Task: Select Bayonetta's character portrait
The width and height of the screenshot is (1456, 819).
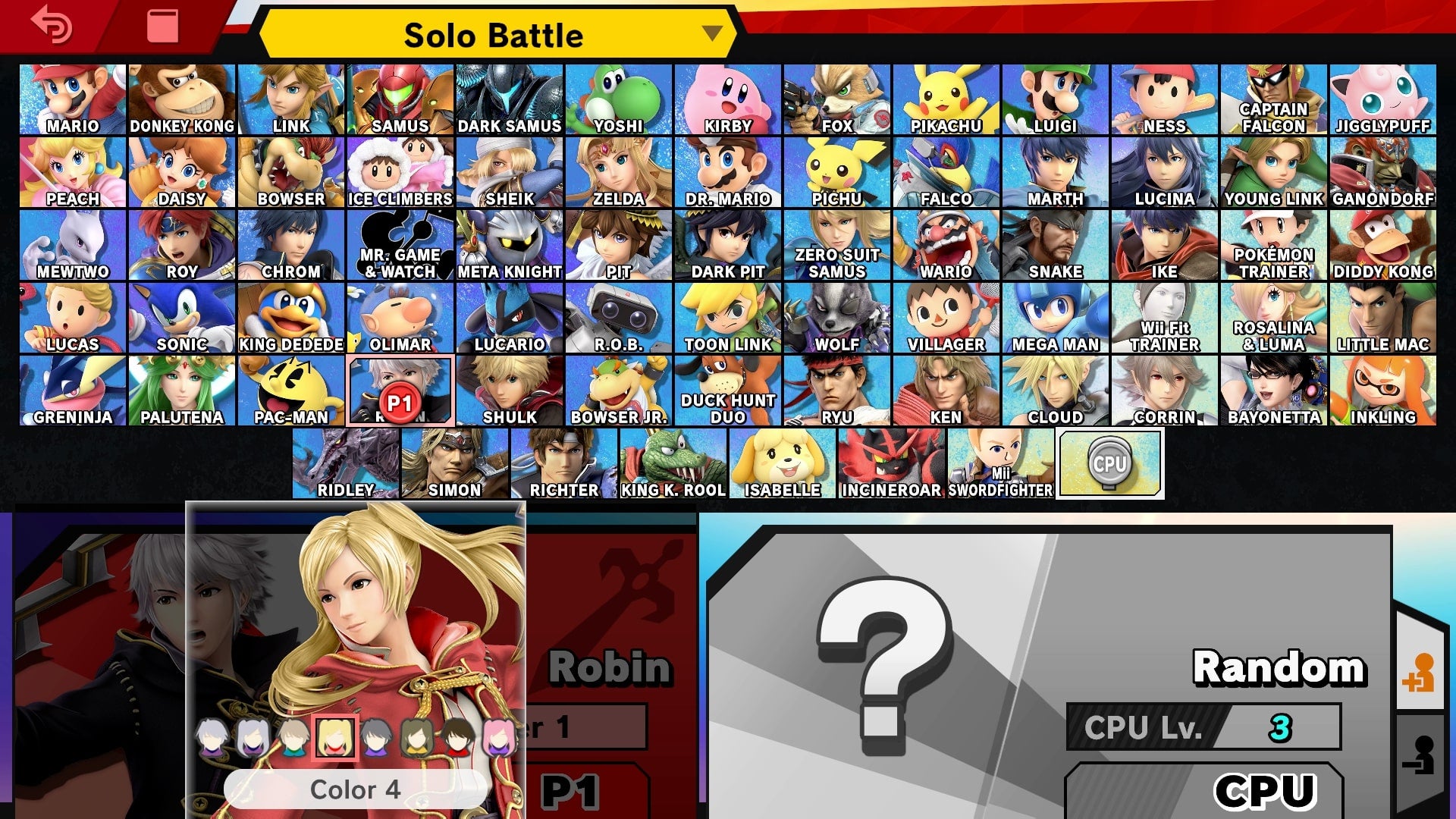Action: click(1274, 387)
